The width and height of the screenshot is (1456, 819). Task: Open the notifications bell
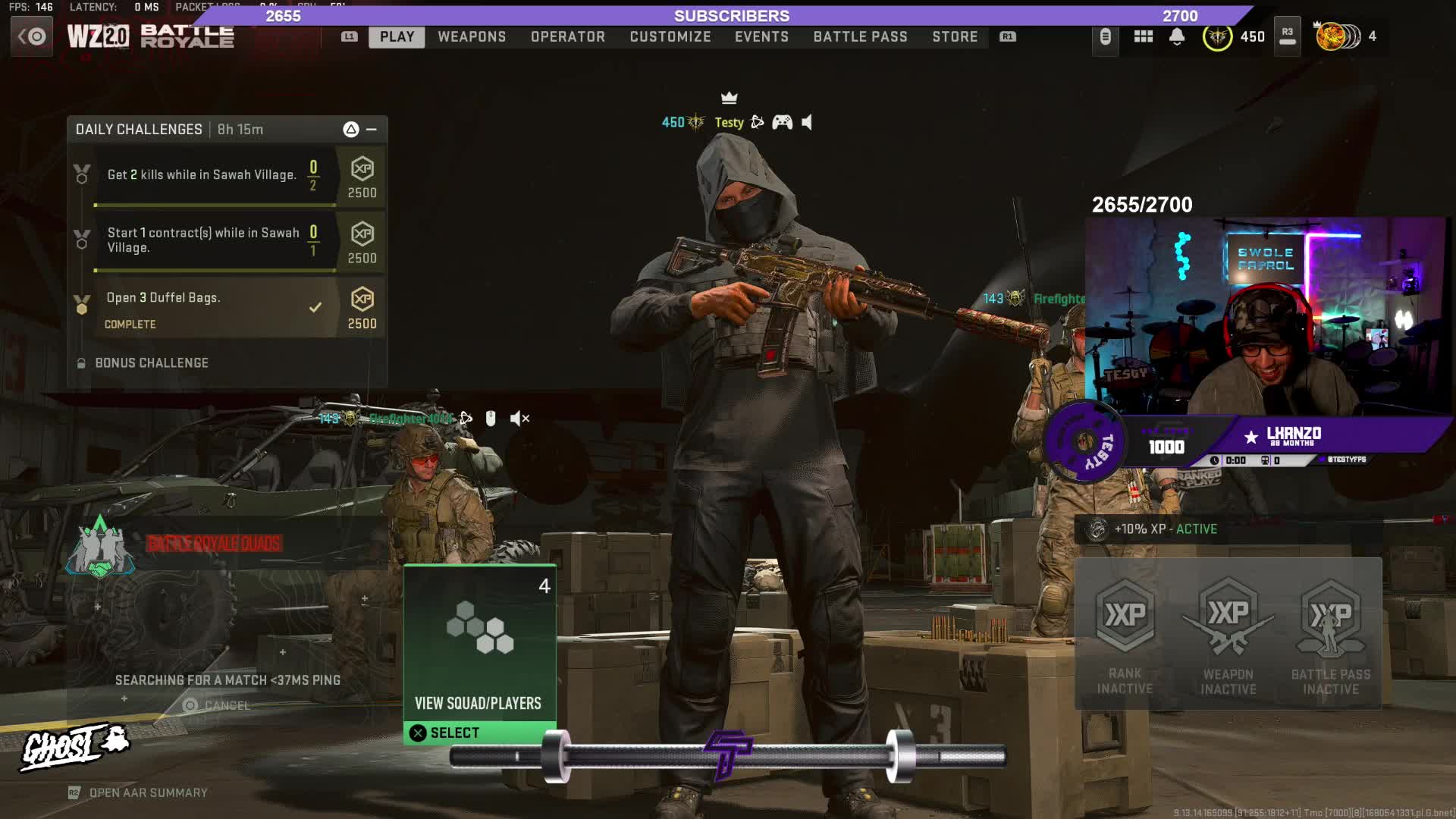1176,36
